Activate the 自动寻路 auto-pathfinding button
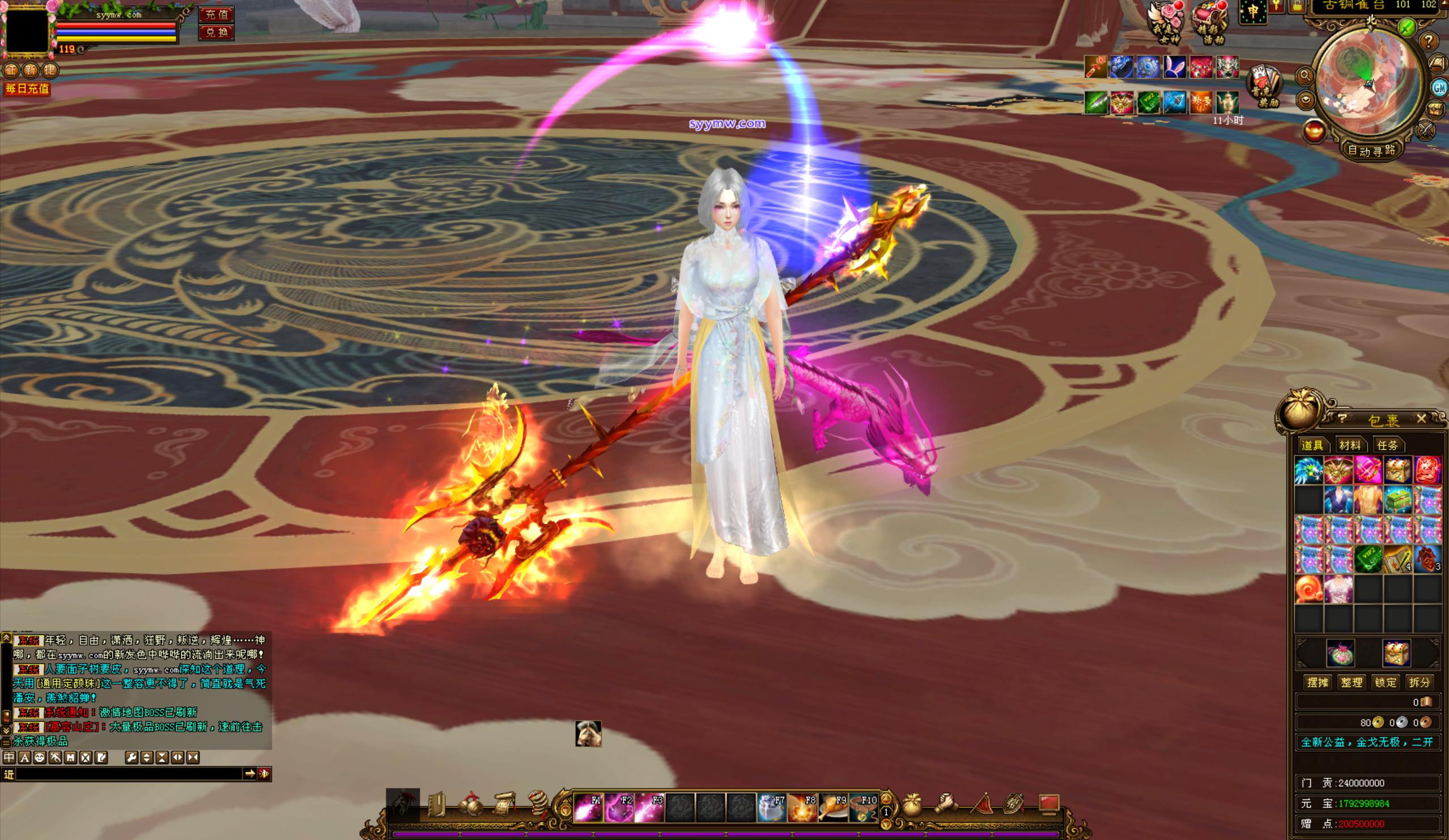This screenshot has height=840, width=1449. [1372, 151]
